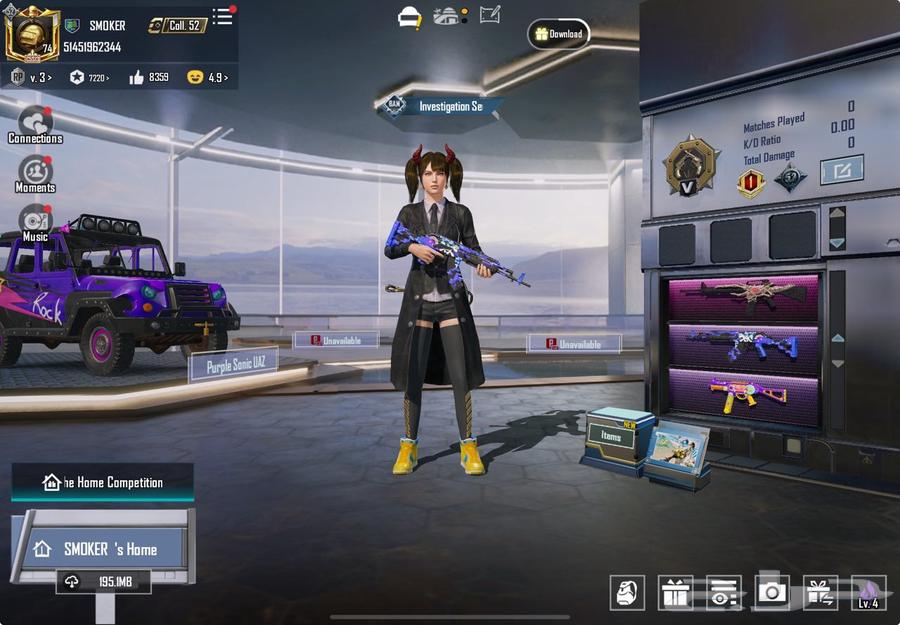The width and height of the screenshot is (900, 625).
Task: Open the Music player icon
Action: pyautogui.click(x=35, y=222)
